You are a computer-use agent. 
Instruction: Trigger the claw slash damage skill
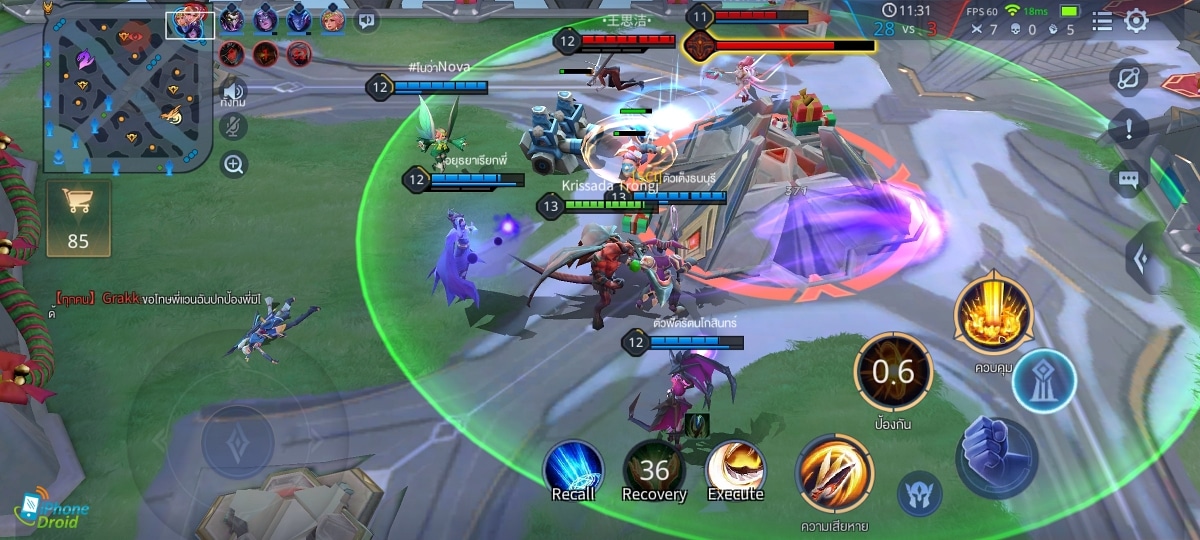pos(834,474)
